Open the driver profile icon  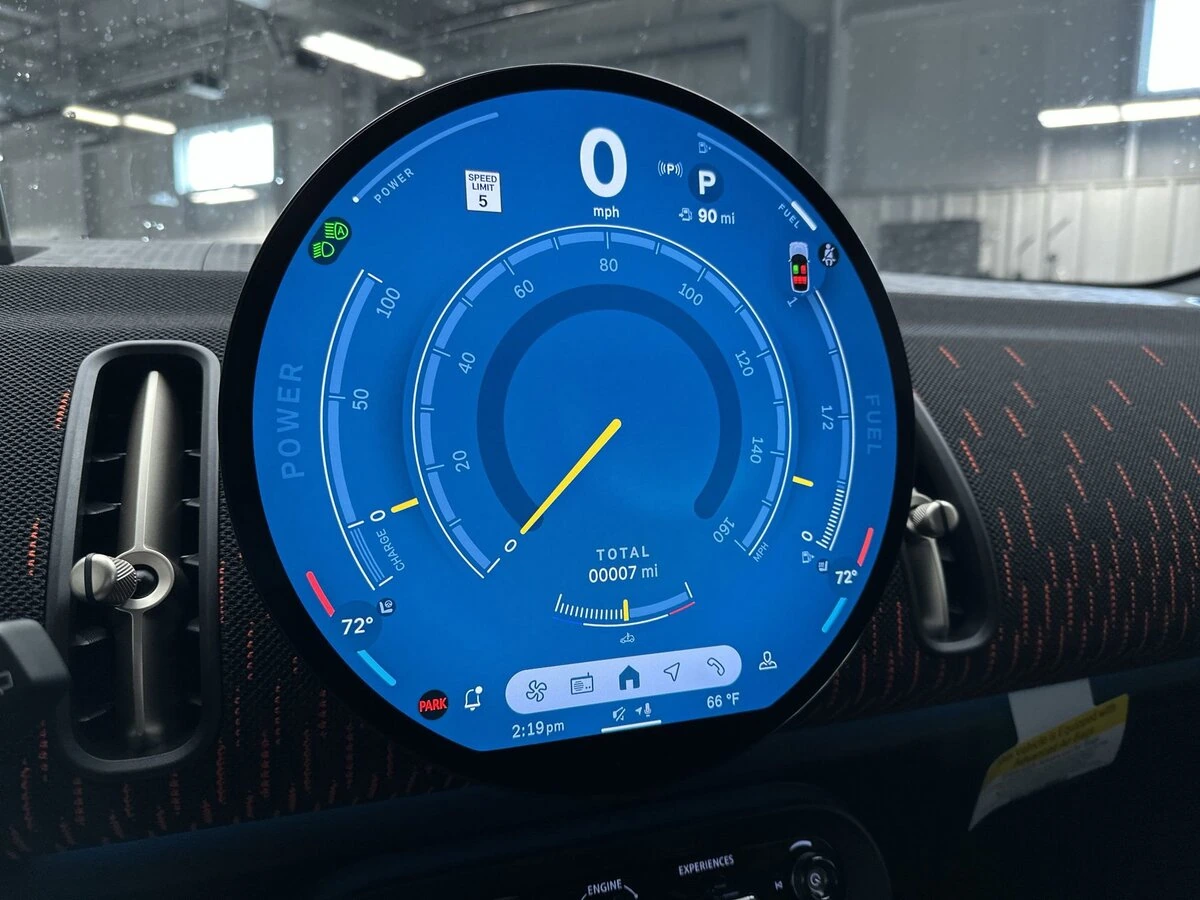pyautogui.click(x=767, y=659)
